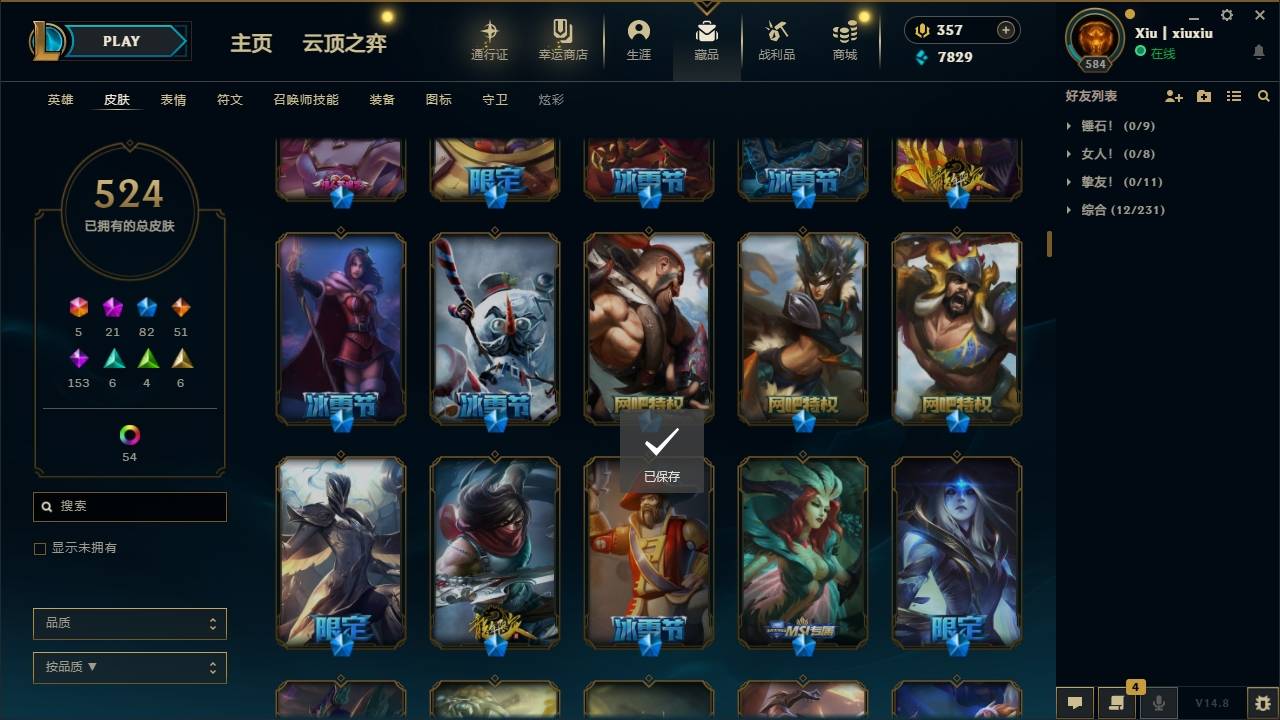Open the 商城 store
The height and width of the screenshot is (720, 1280).
pyautogui.click(x=843, y=40)
